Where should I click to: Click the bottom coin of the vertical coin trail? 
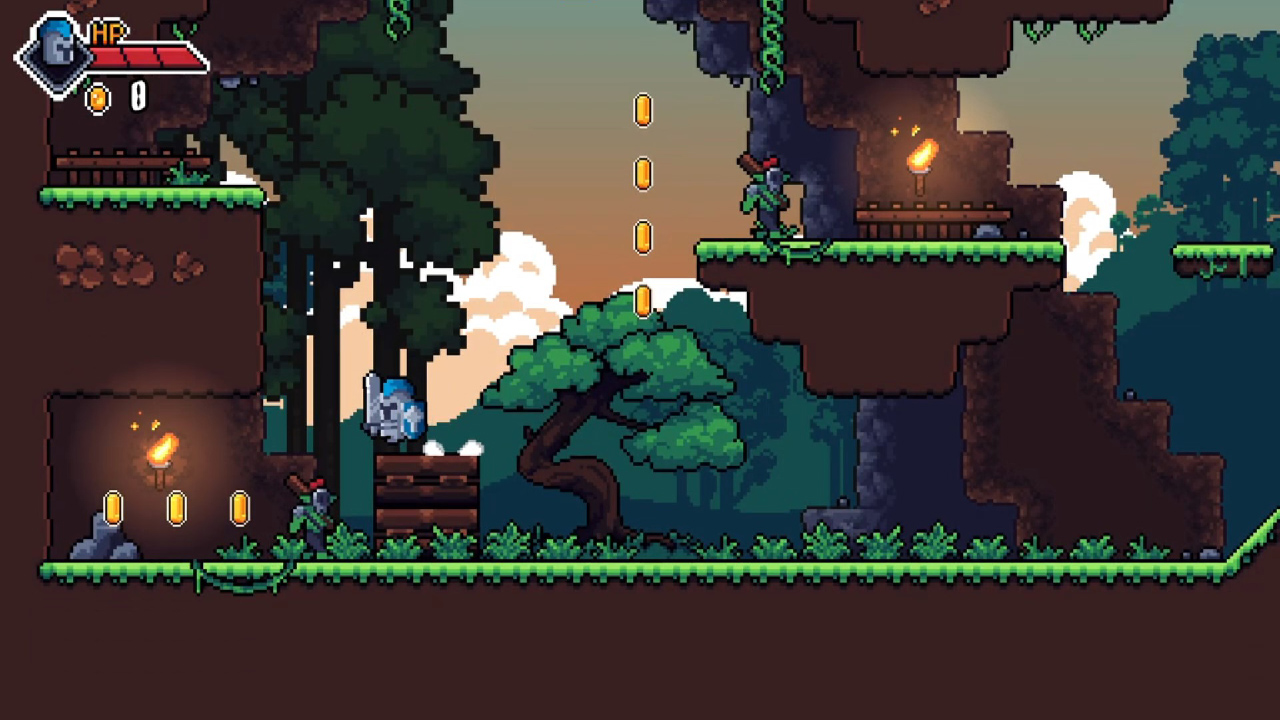pos(643,300)
